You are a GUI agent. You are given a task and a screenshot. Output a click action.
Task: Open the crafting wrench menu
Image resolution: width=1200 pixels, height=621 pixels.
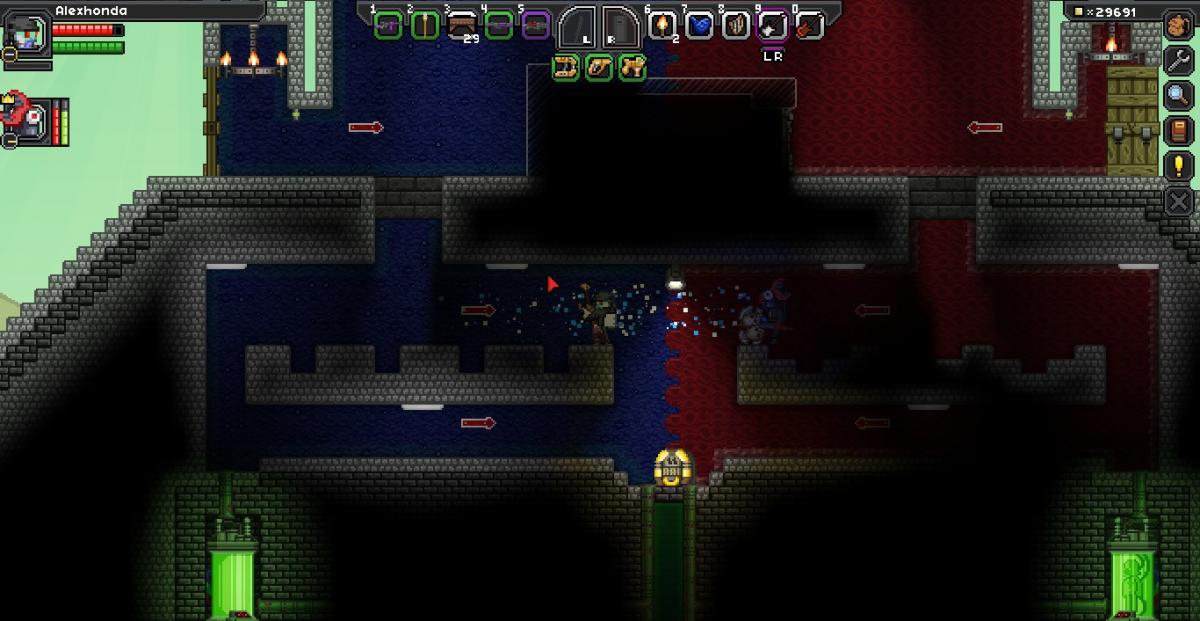pos(1178,59)
